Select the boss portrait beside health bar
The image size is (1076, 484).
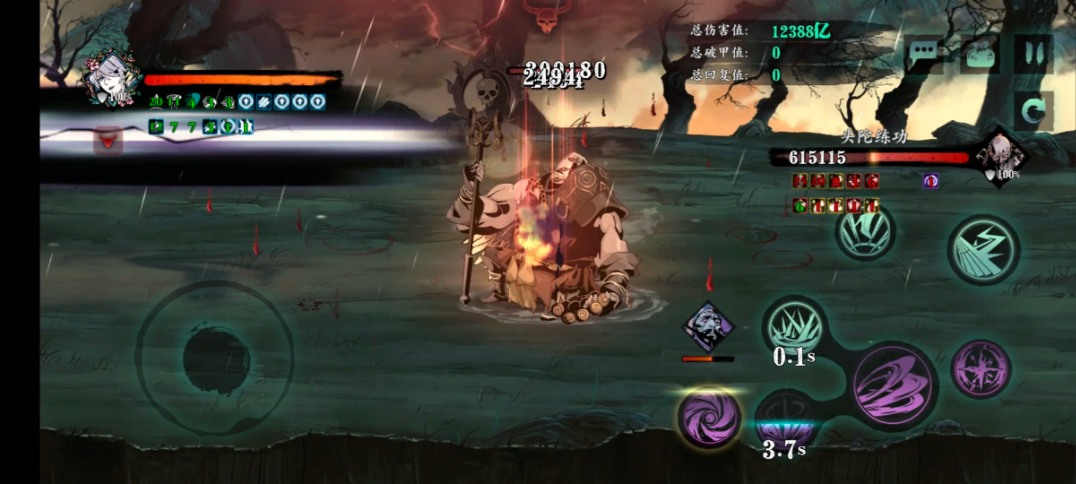coord(1000,155)
